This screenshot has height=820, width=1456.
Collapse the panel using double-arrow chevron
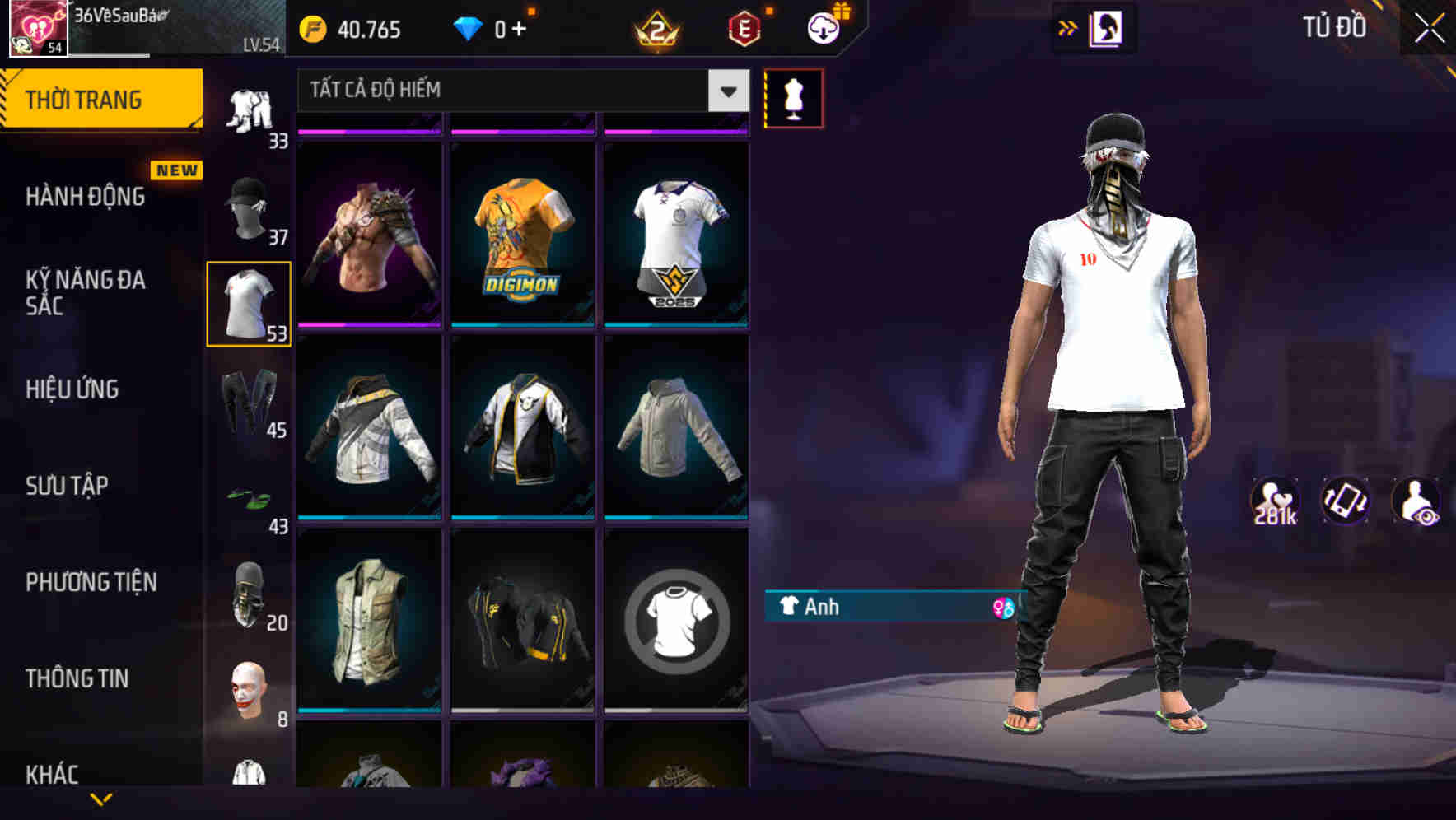(x=1068, y=27)
